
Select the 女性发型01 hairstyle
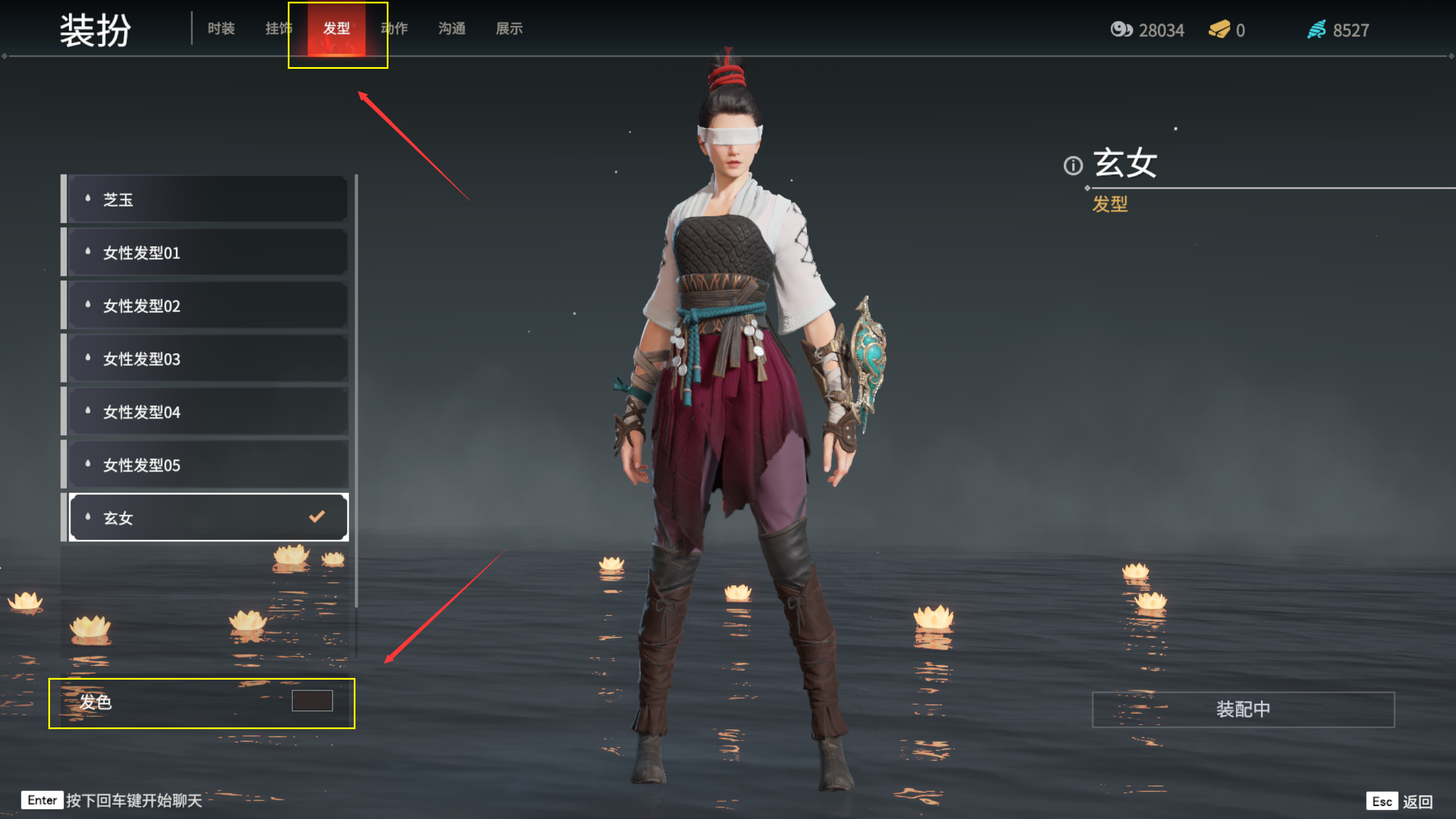(x=171, y=253)
